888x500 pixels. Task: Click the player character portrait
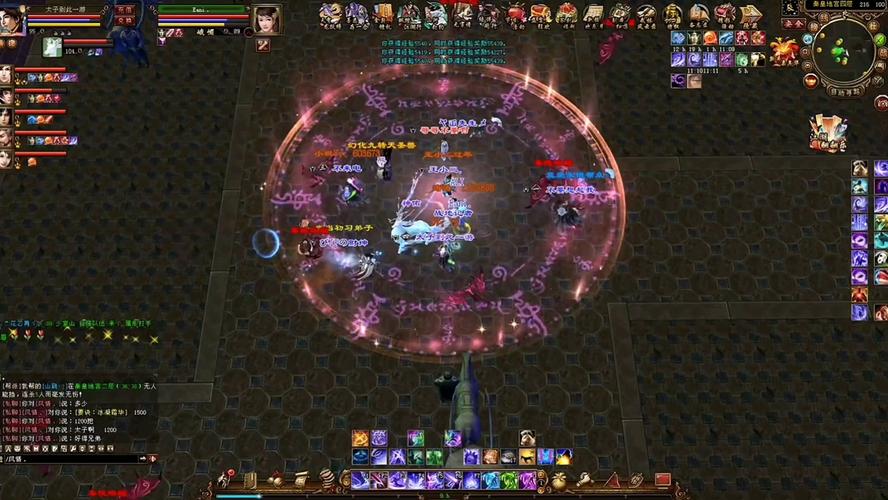[11, 20]
